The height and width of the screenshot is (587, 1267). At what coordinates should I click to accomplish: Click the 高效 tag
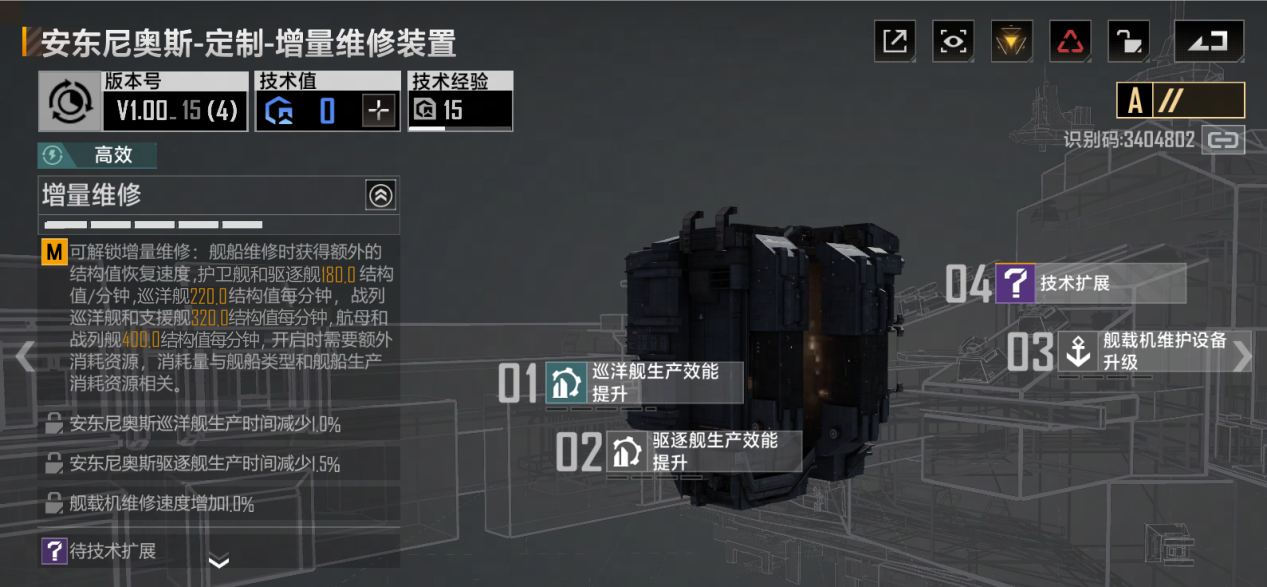98,155
